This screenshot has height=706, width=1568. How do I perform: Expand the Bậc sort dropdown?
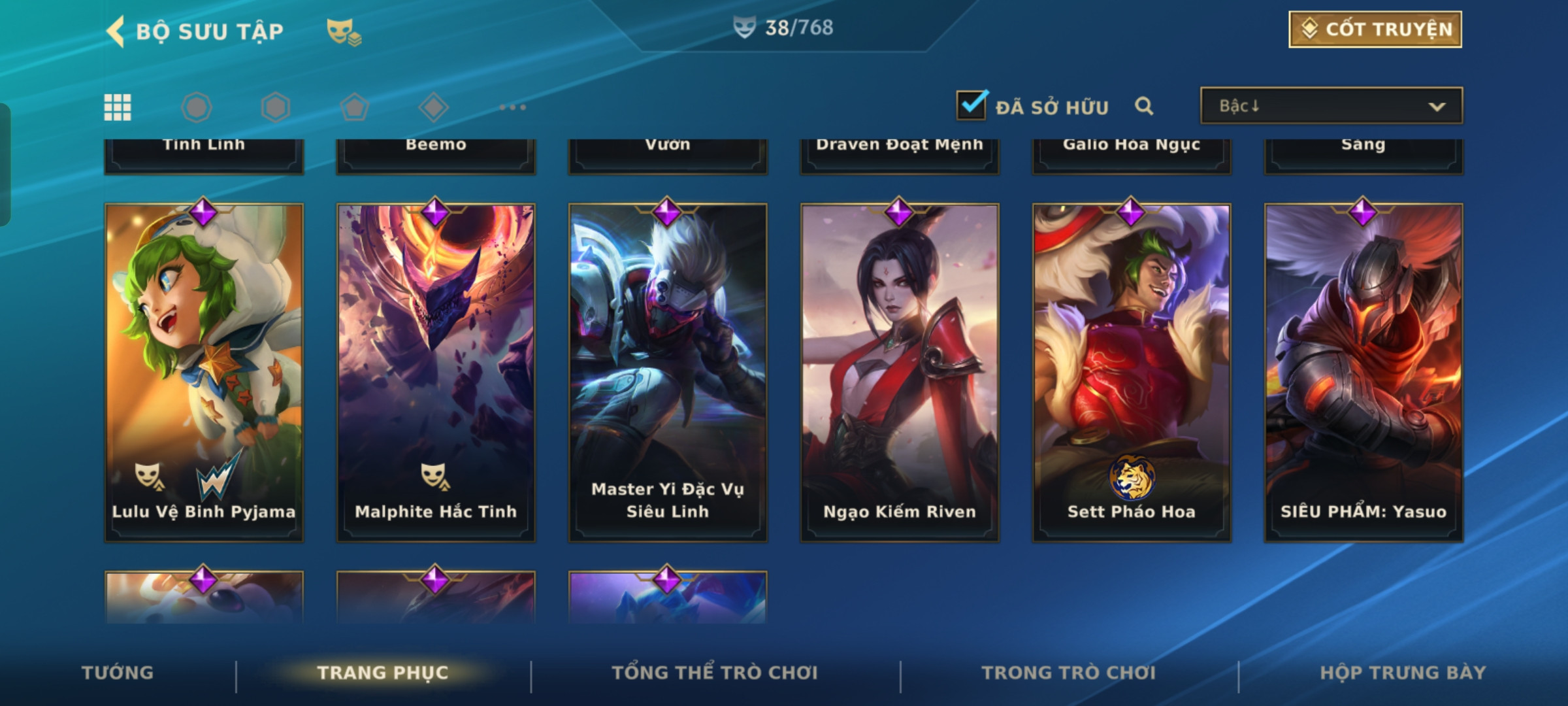tap(1331, 106)
